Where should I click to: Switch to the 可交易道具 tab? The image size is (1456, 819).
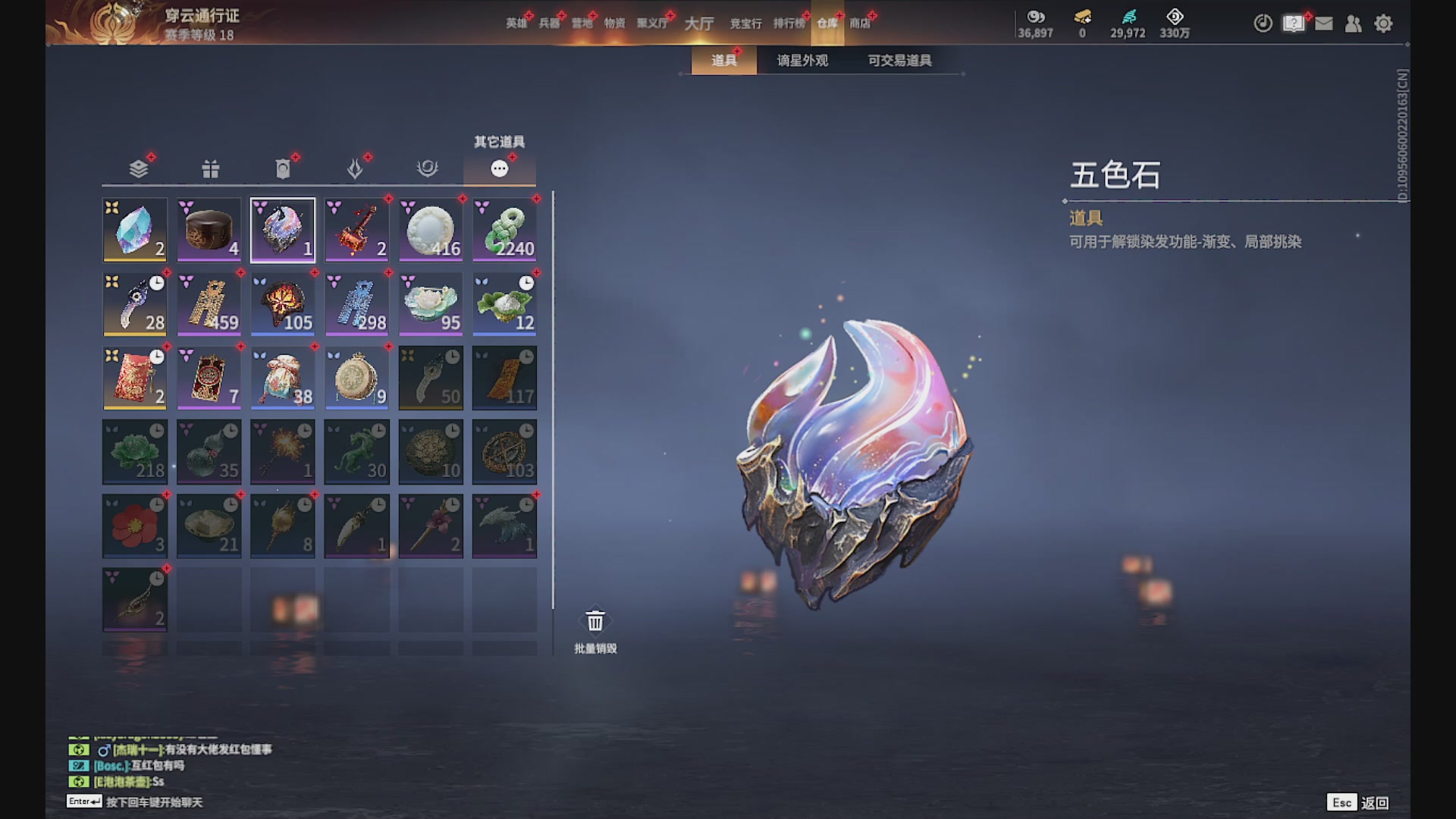pos(901,60)
